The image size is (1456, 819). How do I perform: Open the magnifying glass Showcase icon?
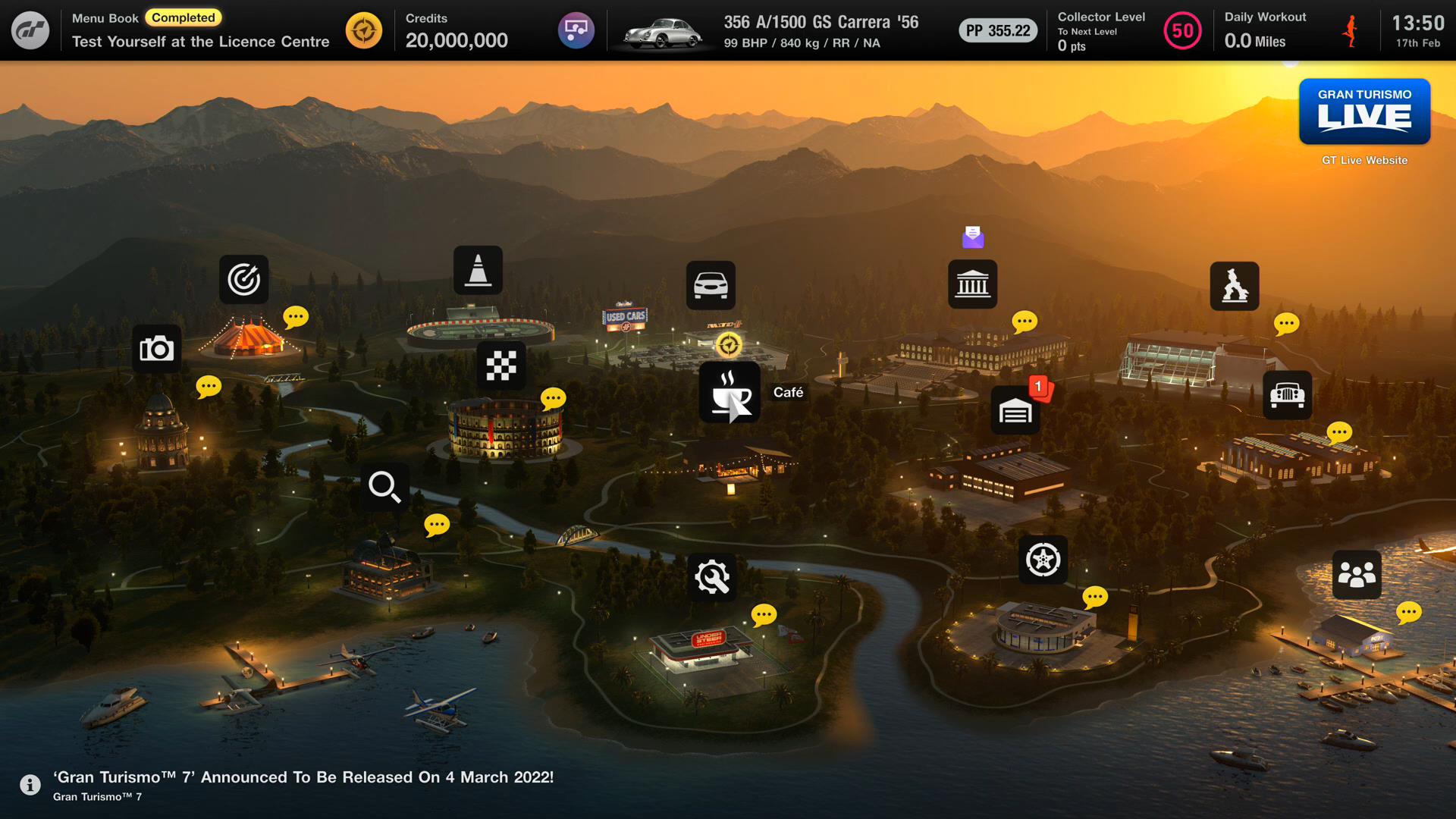click(384, 487)
